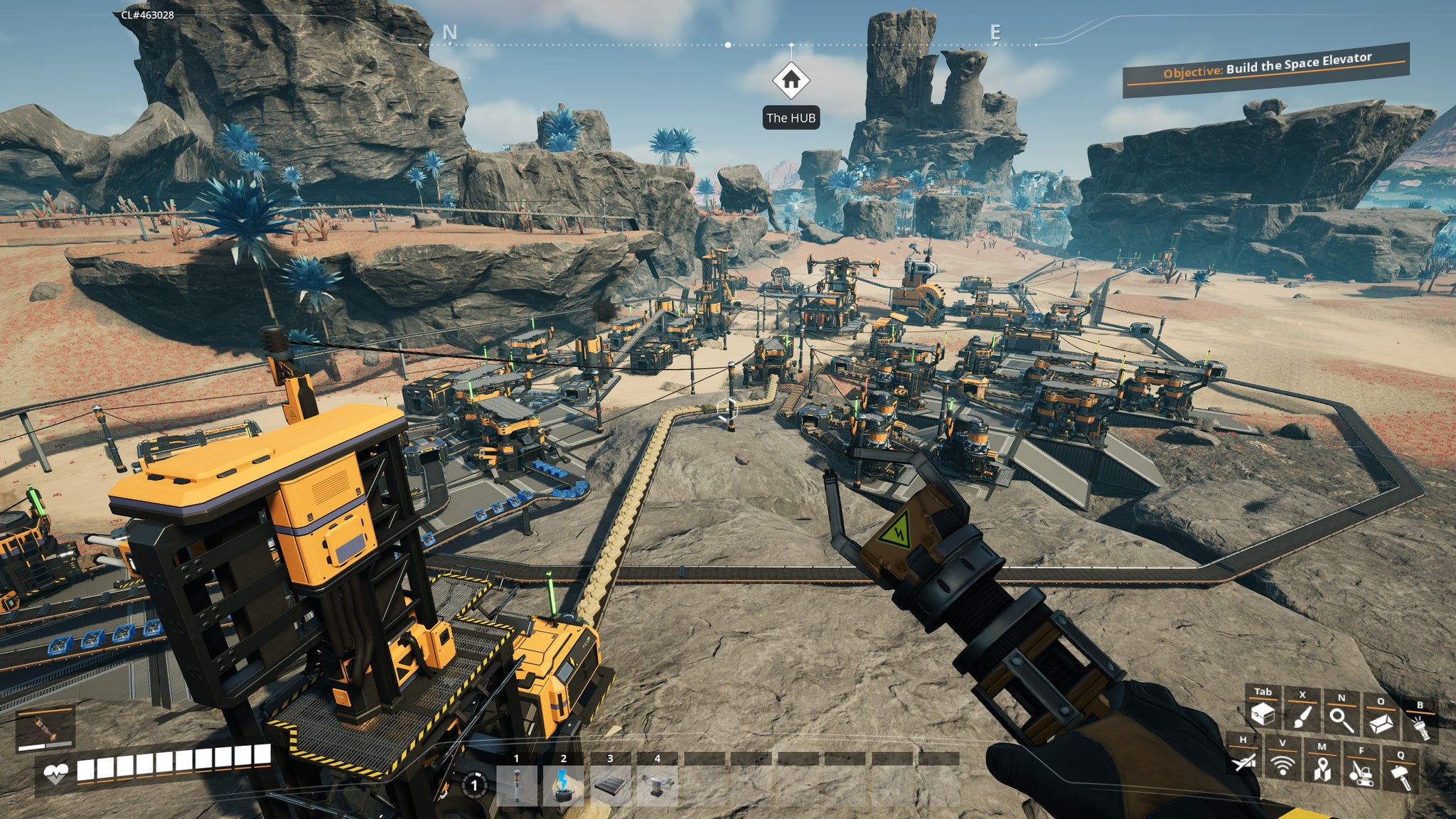The height and width of the screenshot is (819, 1456).
Task: Open the magnifying glass quick search
Action: coord(1341,719)
